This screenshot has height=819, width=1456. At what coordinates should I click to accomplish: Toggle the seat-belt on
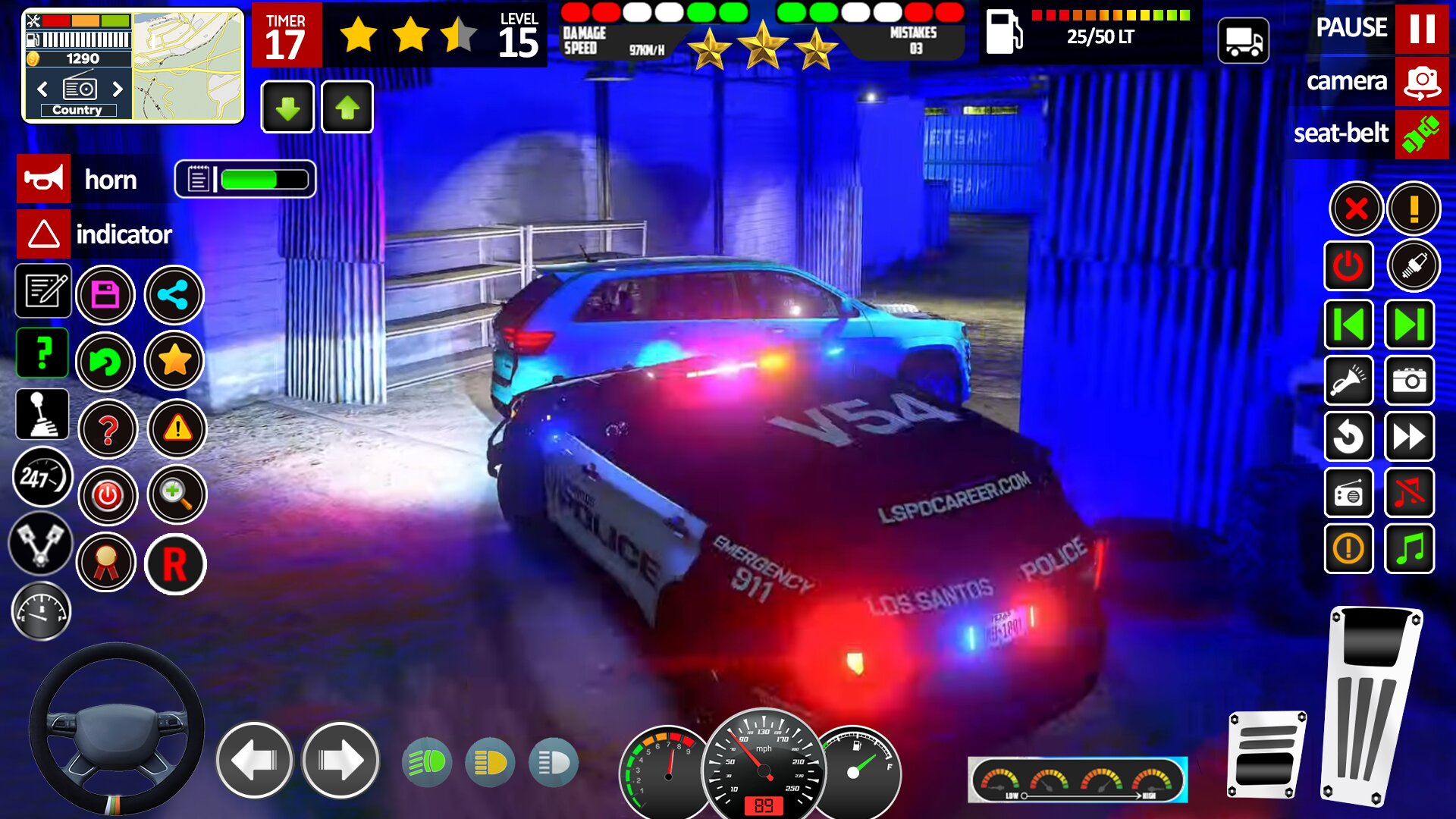coord(1420,134)
